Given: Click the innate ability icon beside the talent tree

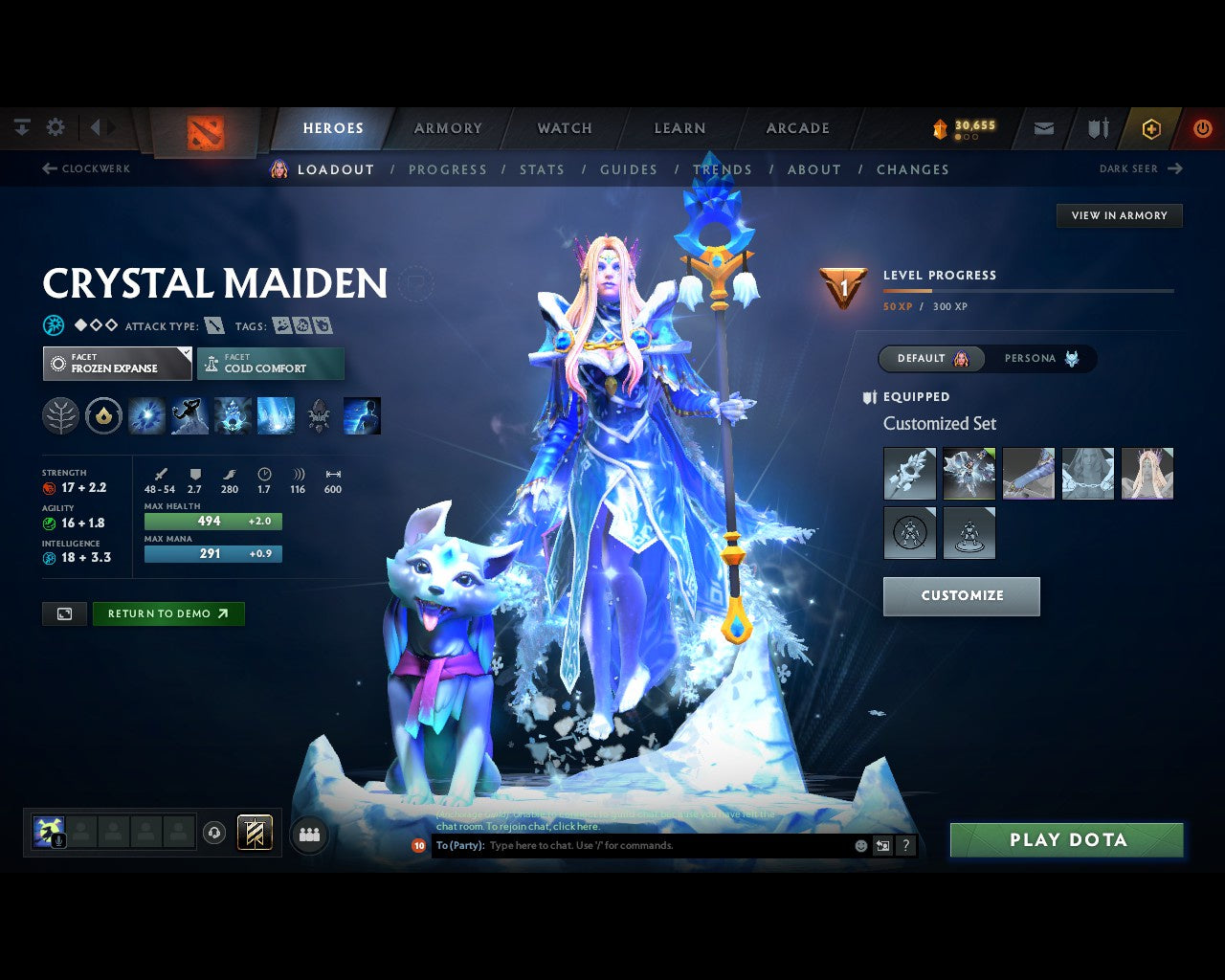Looking at the screenshot, I should pyautogui.click(x=103, y=415).
